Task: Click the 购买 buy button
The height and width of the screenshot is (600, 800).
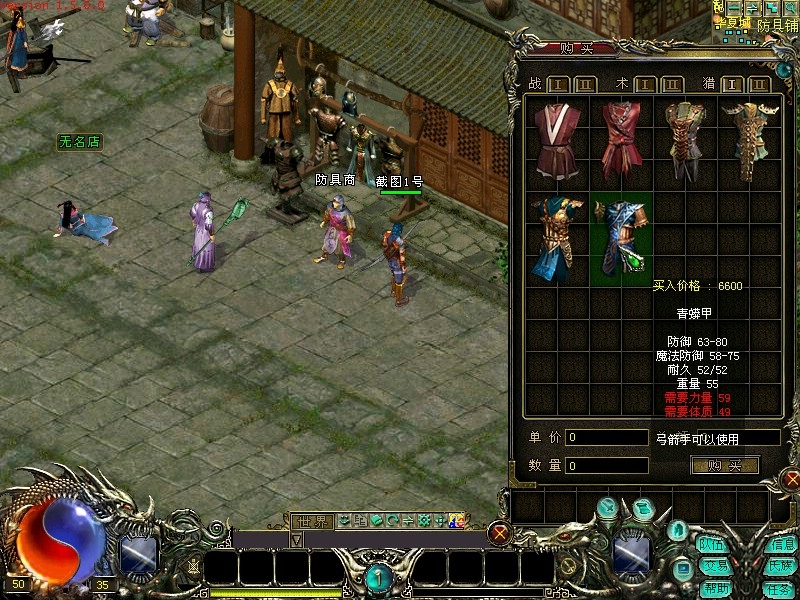Action: pos(724,465)
